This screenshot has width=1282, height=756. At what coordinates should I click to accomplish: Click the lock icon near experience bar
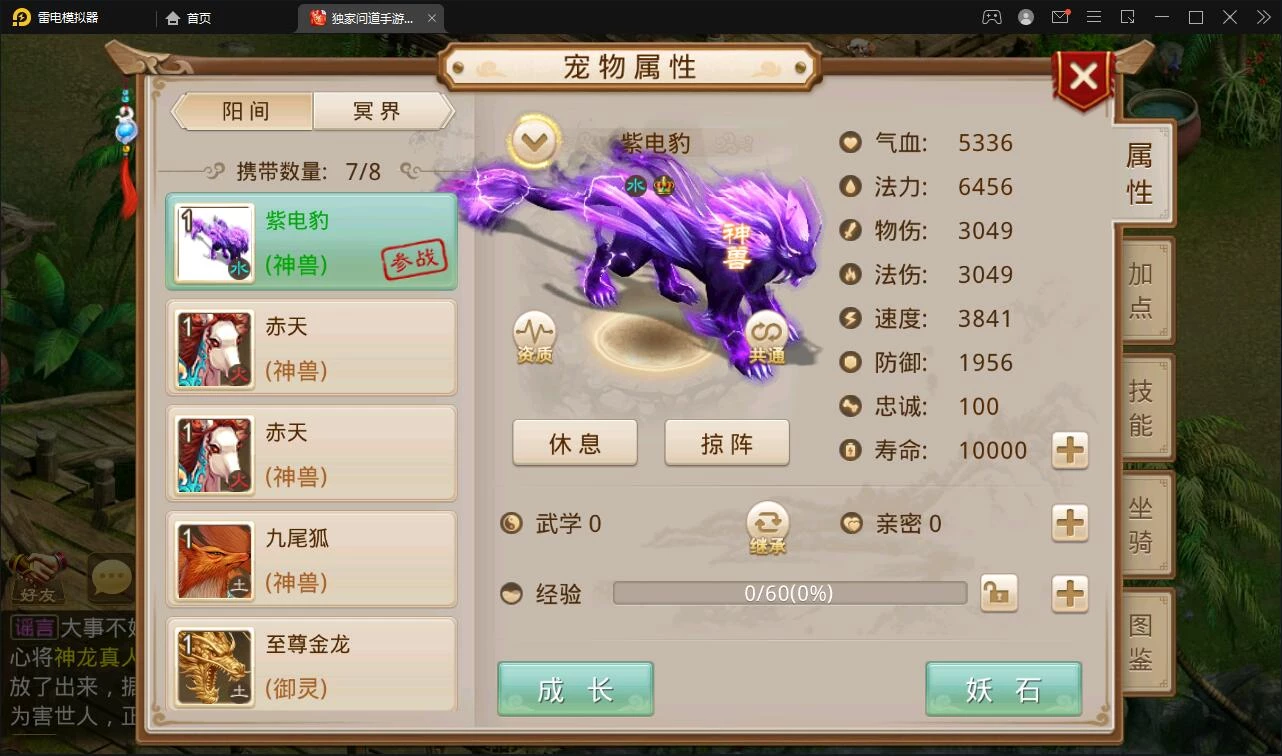(x=999, y=593)
